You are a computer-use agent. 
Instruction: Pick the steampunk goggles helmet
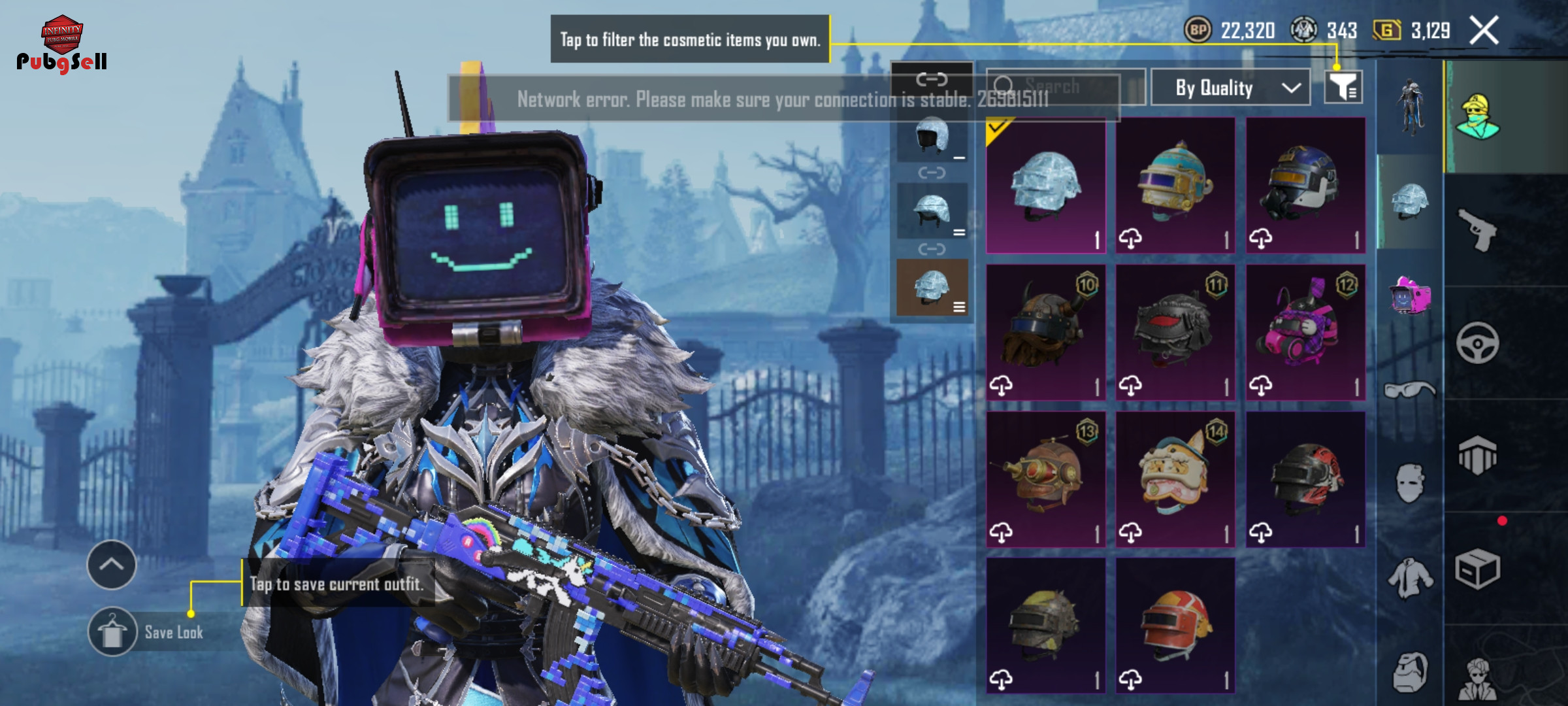1045,479
